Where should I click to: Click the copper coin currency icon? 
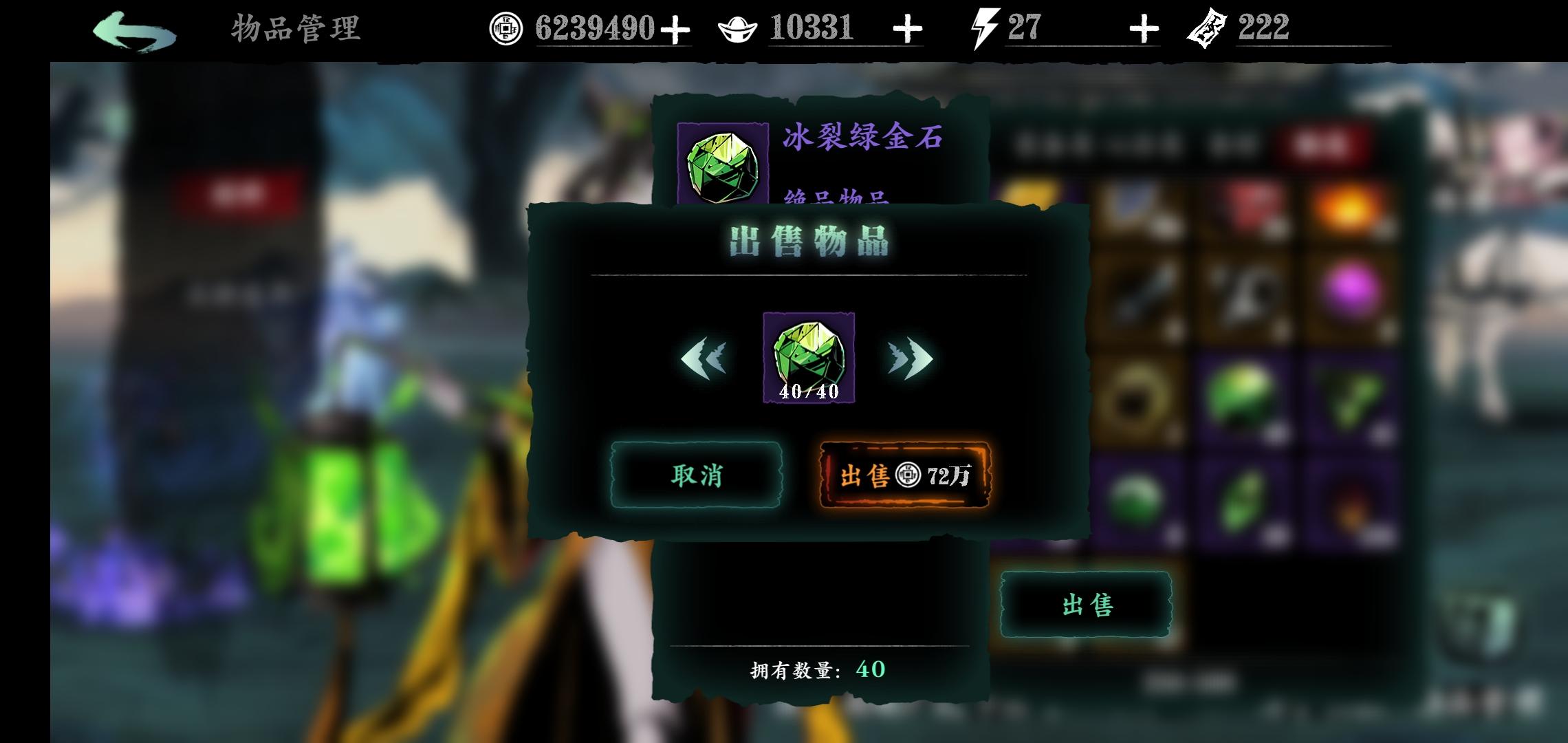tap(508, 26)
